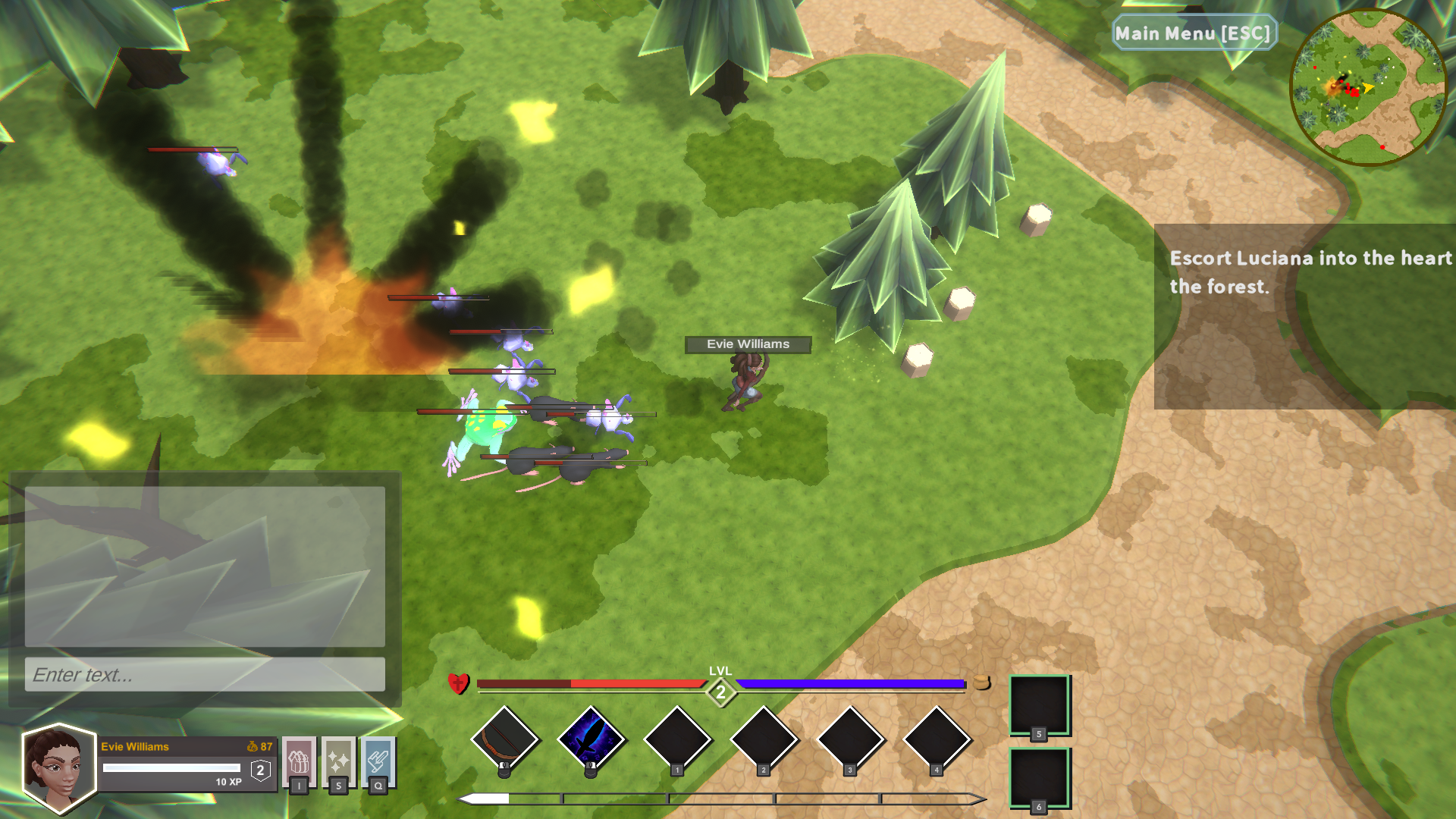The width and height of the screenshot is (1456, 819).
Task: Select empty hotbar slot 1
Action: (x=679, y=739)
